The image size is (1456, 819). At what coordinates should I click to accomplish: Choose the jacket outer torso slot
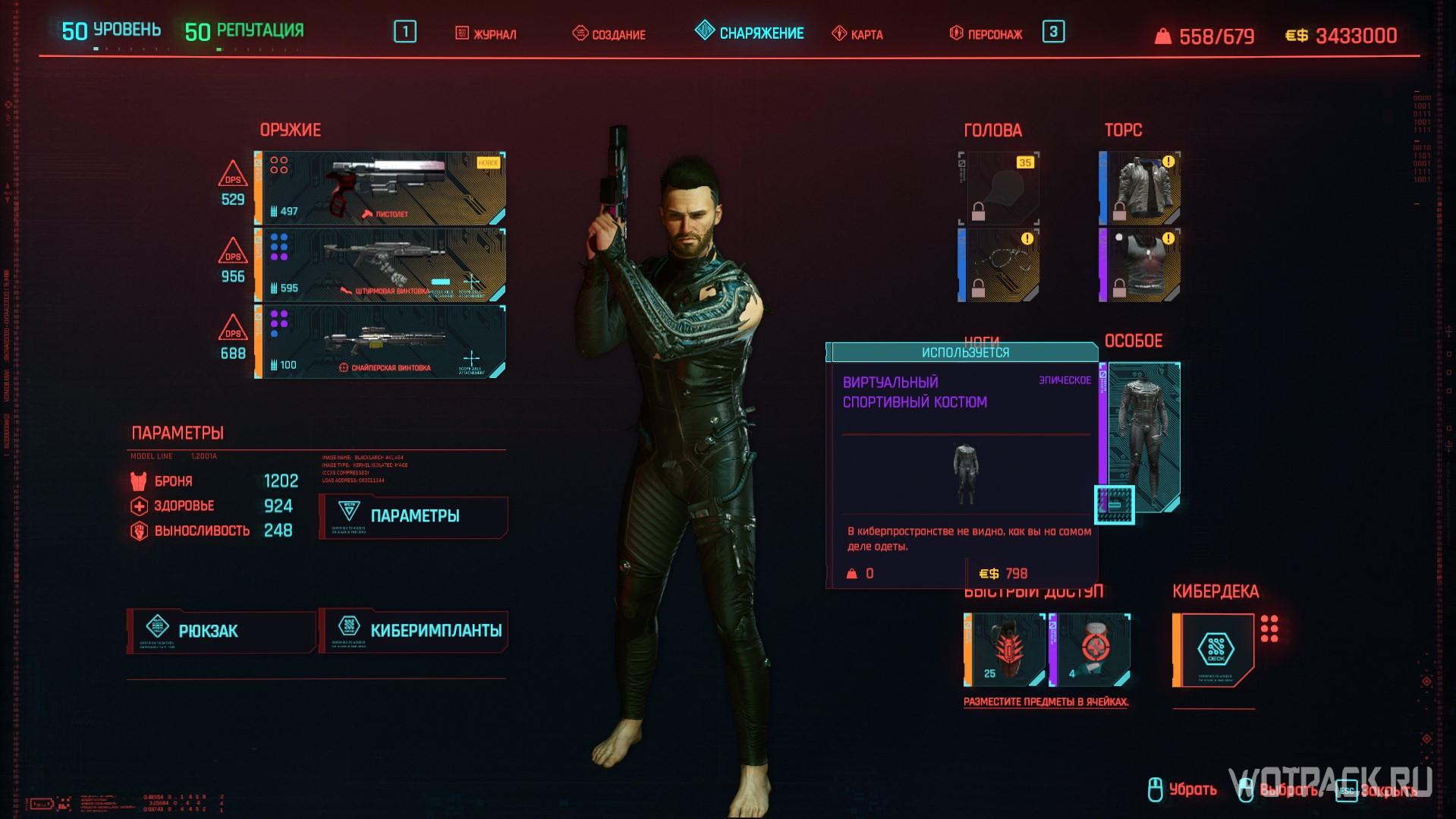click(1140, 188)
